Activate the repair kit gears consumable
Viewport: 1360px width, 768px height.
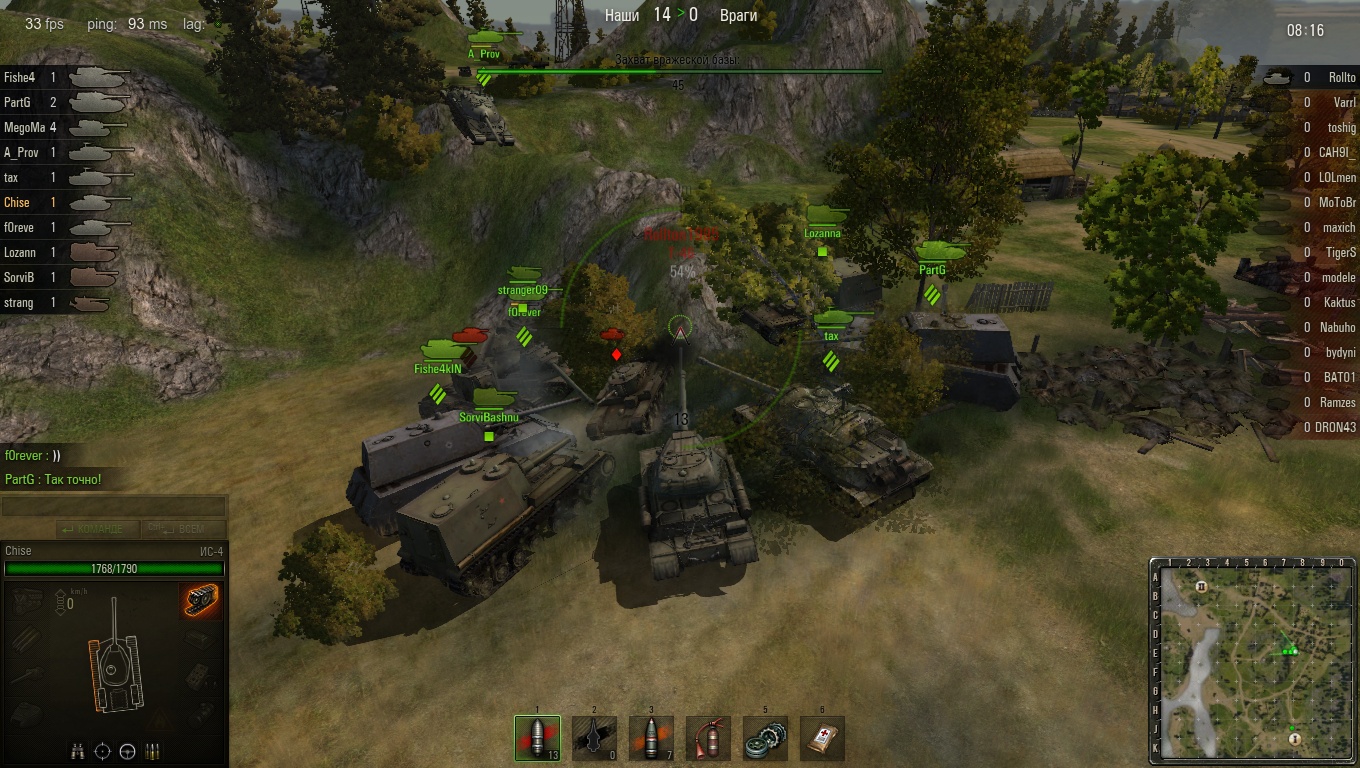(765, 738)
